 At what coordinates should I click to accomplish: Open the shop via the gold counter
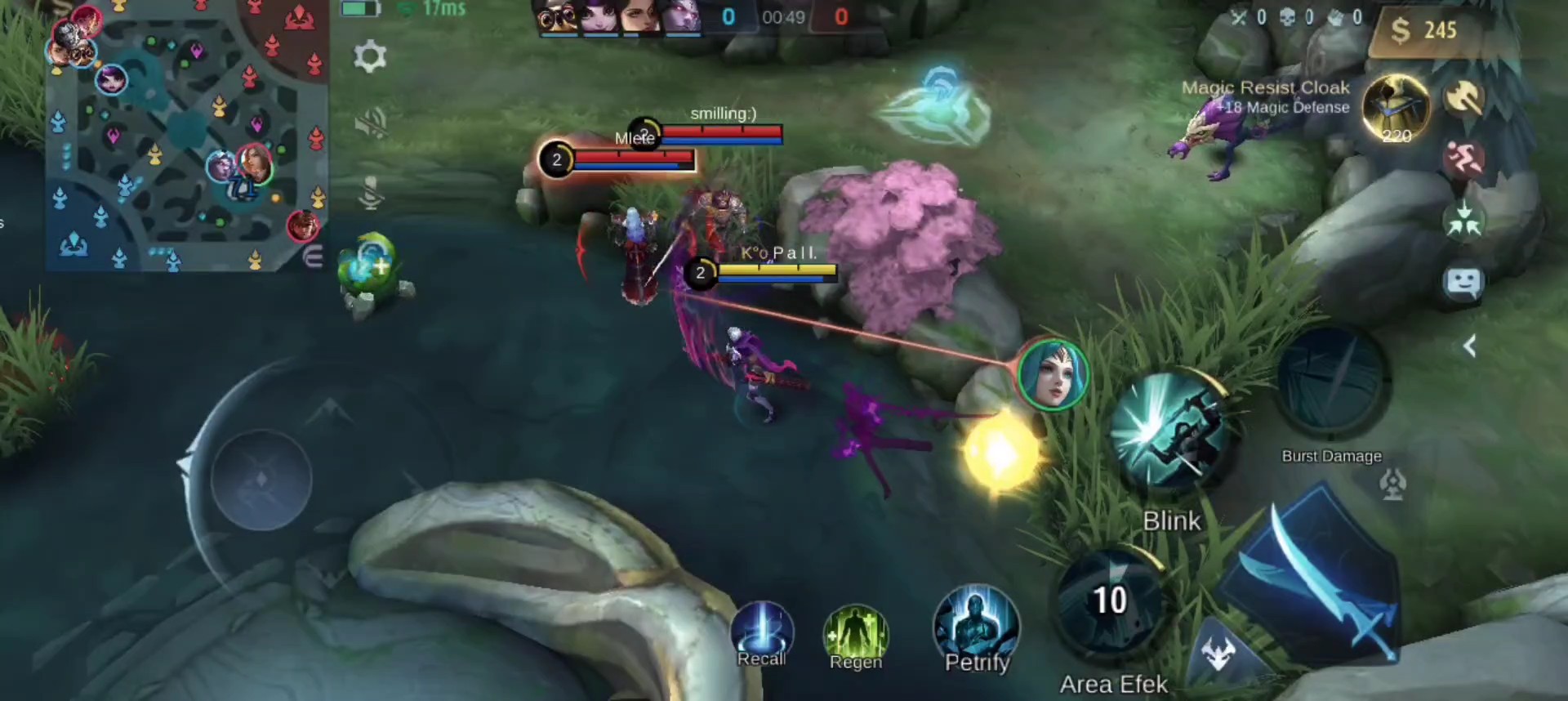pos(1425,30)
